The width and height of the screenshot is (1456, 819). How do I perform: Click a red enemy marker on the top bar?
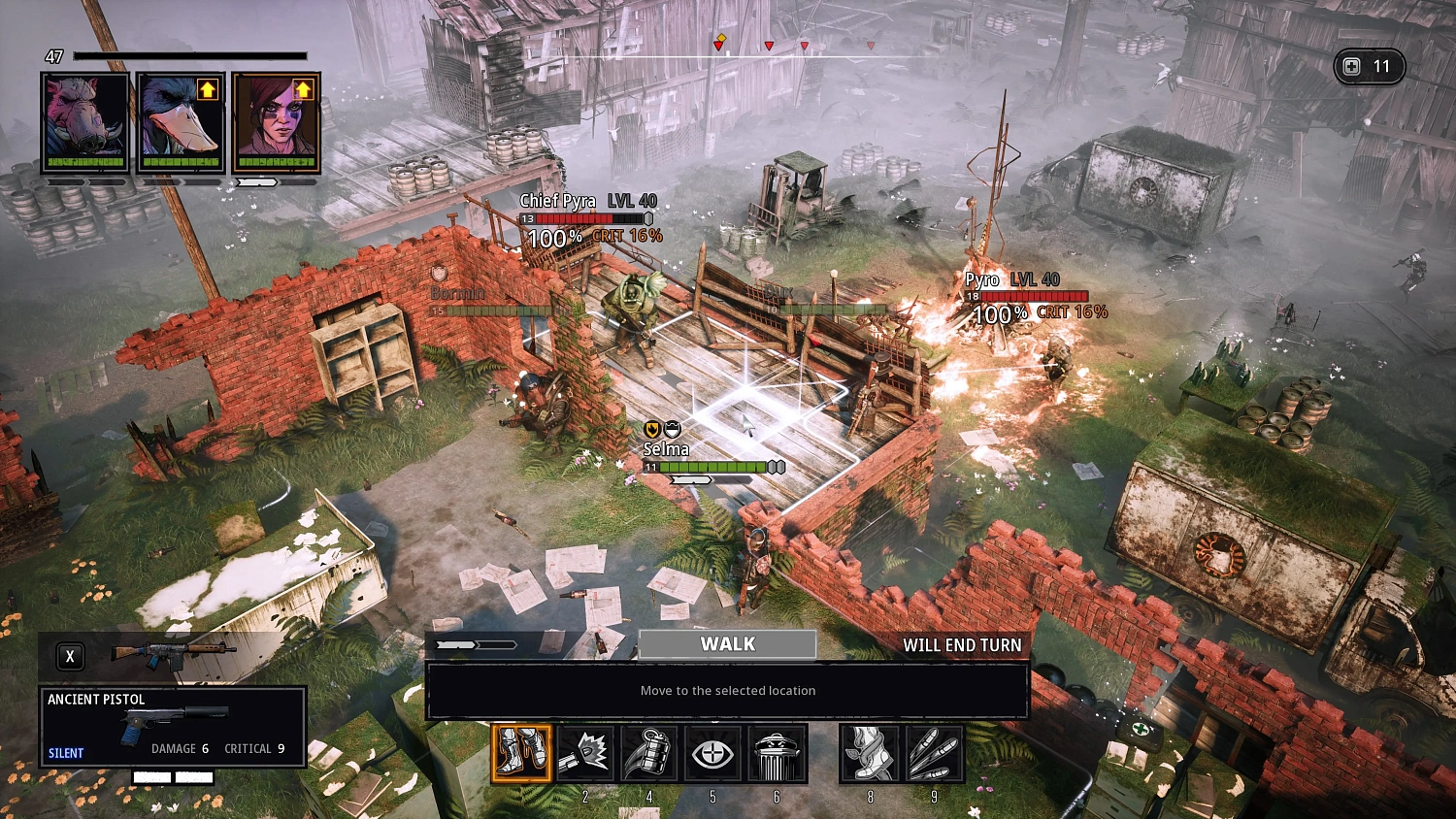tap(770, 45)
